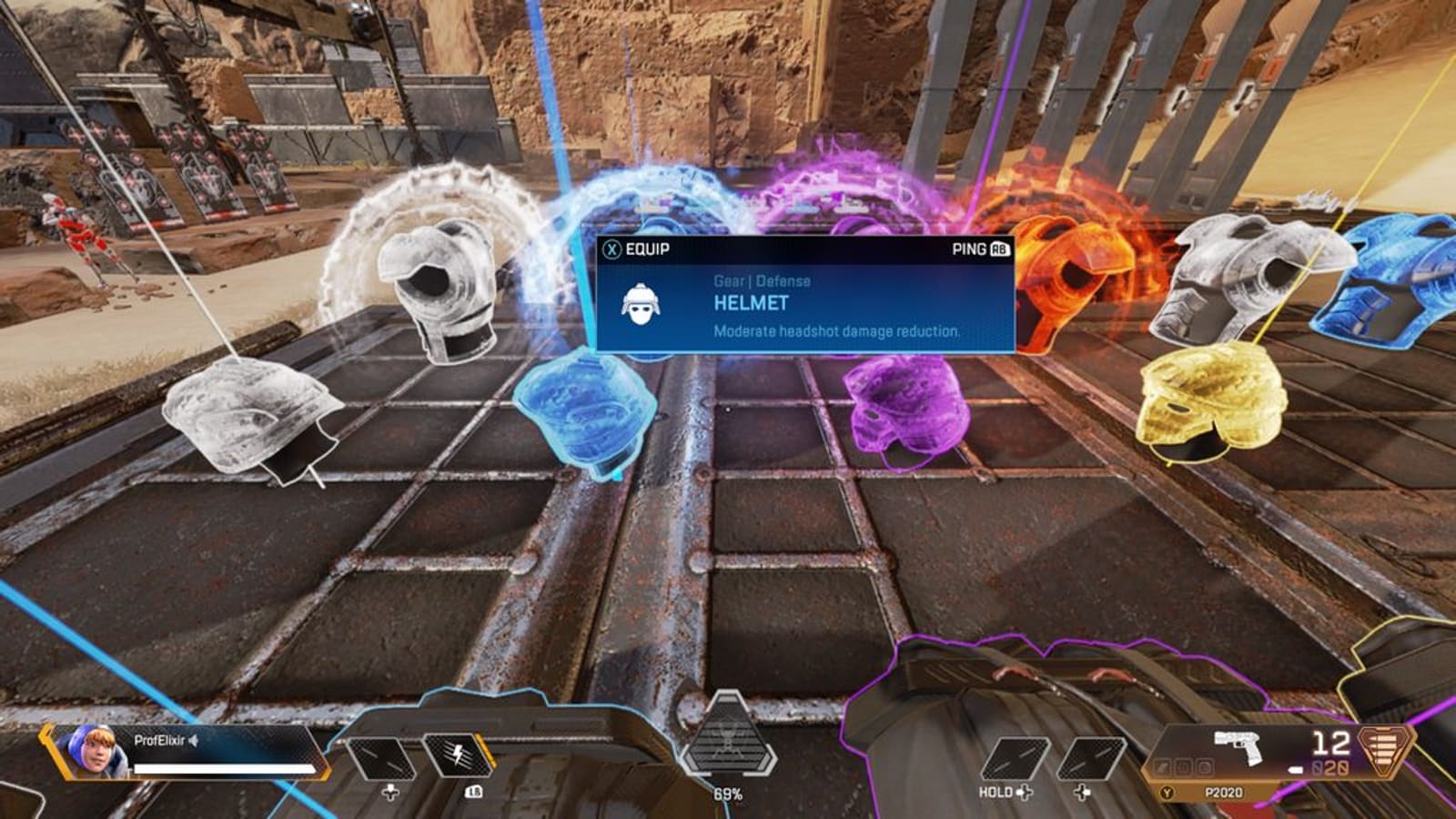Click the lightning ultimate ability icon
Screen dimensions: 1456x819
tap(460, 757)
